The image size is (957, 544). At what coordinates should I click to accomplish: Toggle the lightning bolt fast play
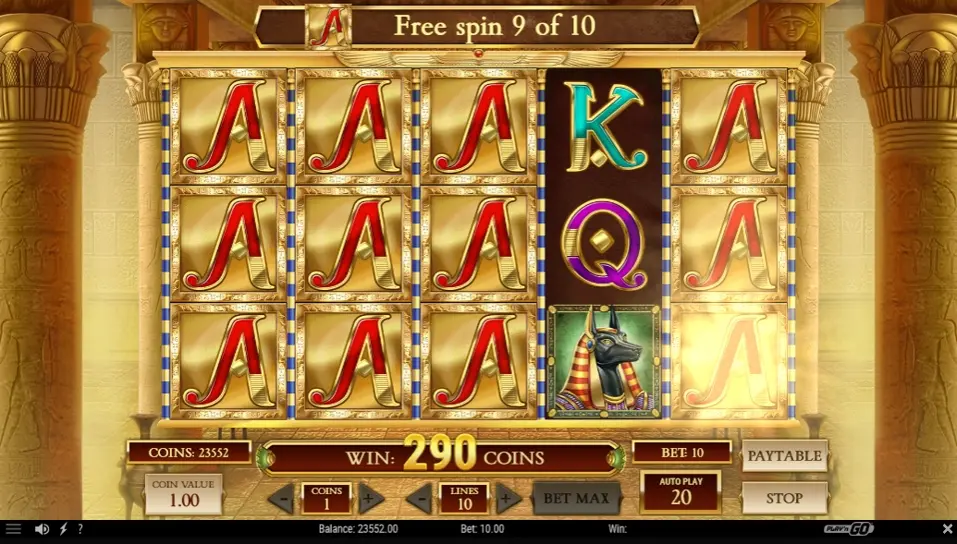pos(63,529)
